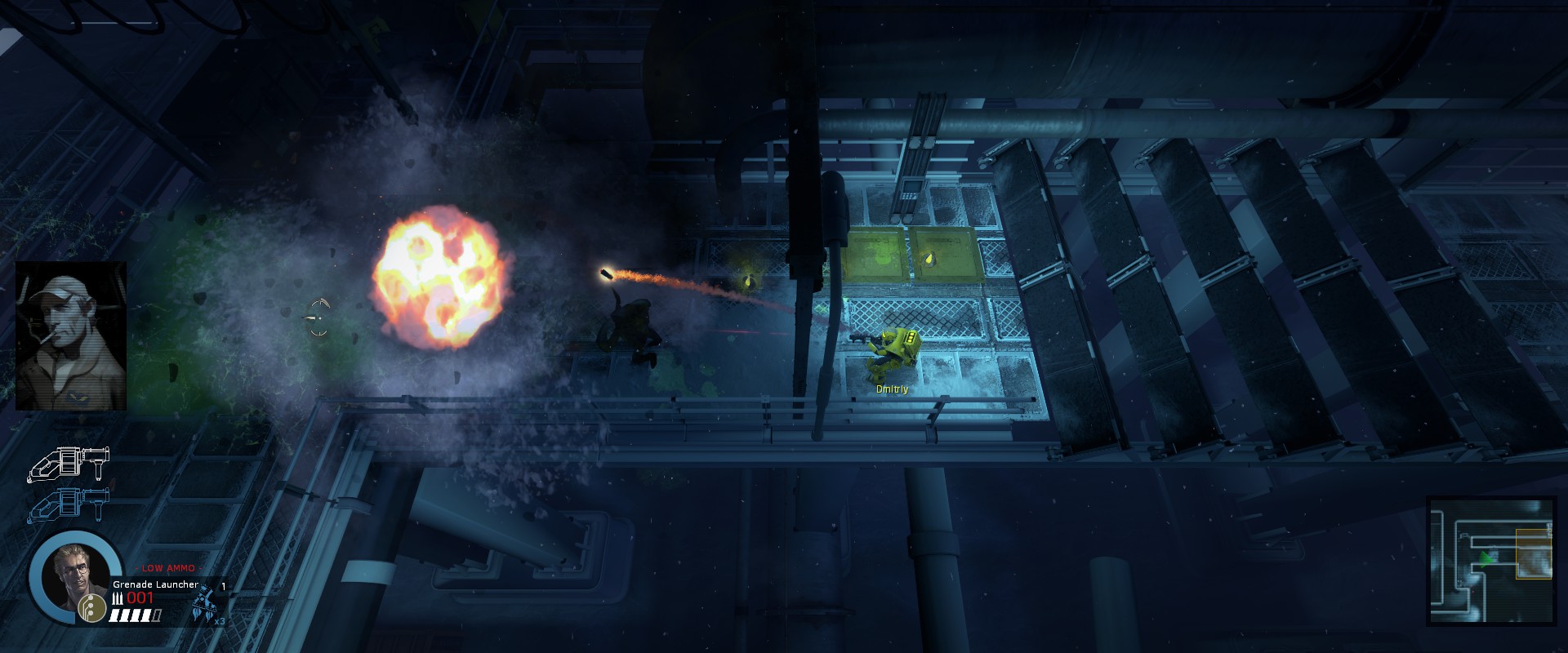Image resolution: width=1568 pixels, height=653 pixels.
Task: Select the grenade launcher weapon slot icon
Action: (69, 504)
